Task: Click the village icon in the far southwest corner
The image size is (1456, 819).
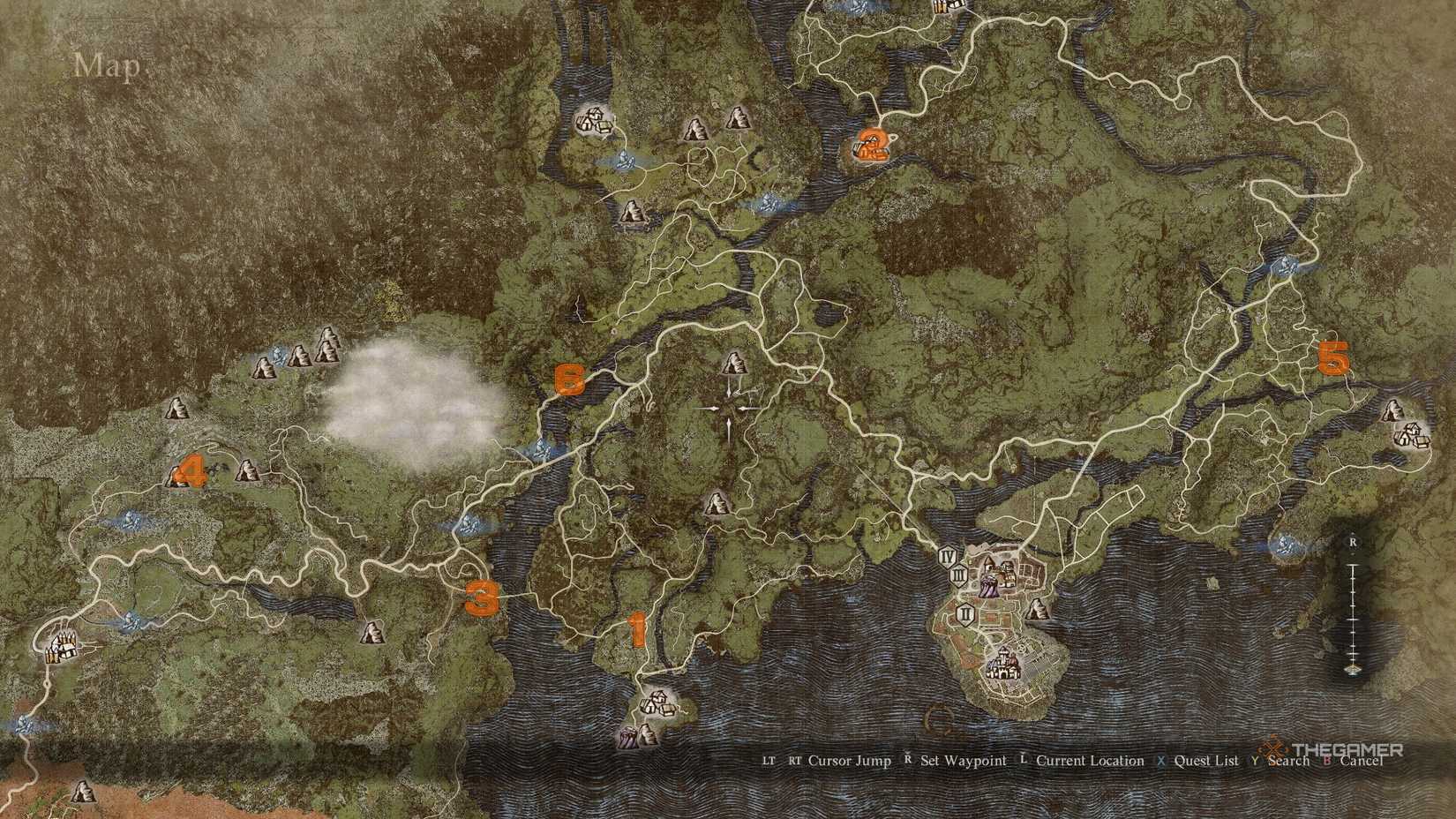Action: [62, 646]
